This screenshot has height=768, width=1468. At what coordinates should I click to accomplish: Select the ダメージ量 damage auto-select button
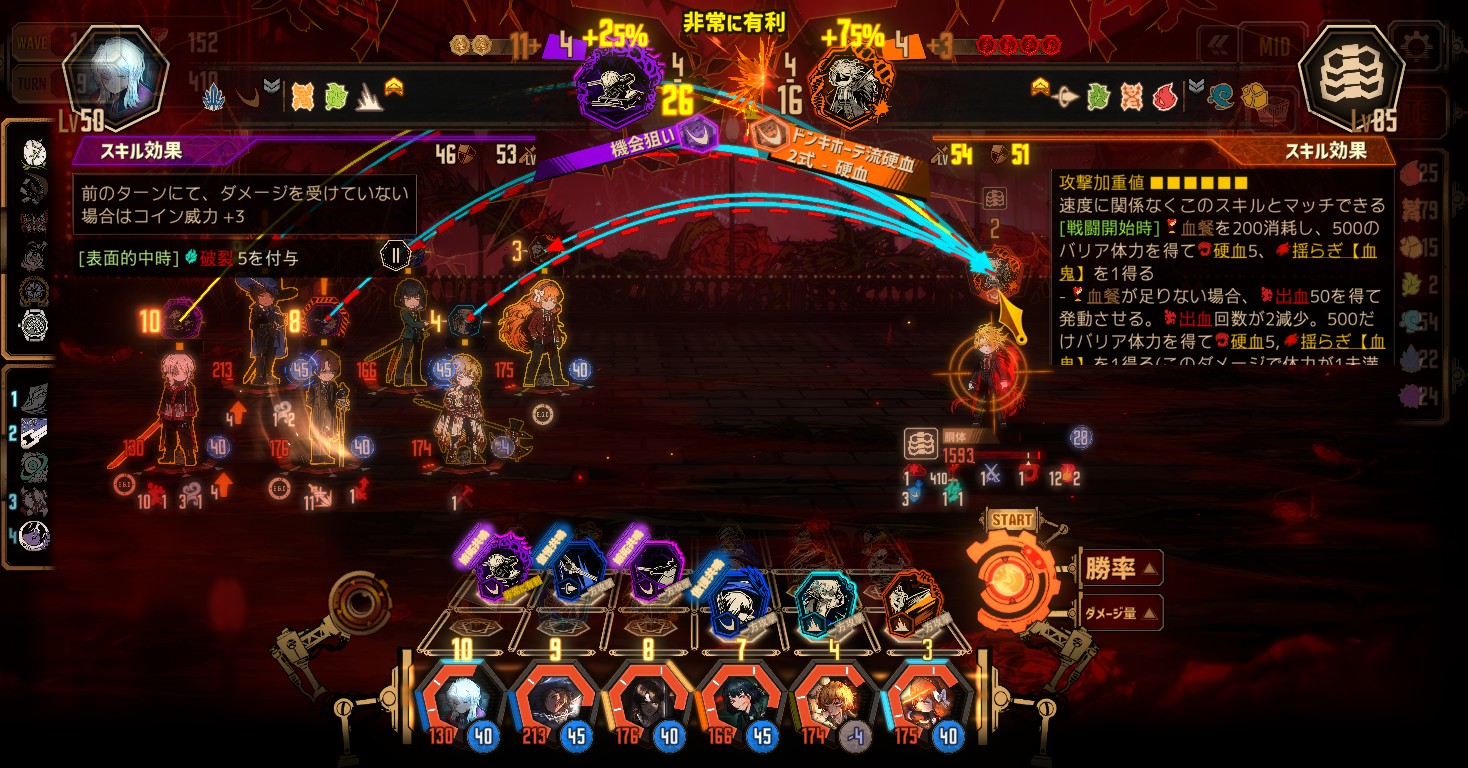click(x=1121, y=613)
